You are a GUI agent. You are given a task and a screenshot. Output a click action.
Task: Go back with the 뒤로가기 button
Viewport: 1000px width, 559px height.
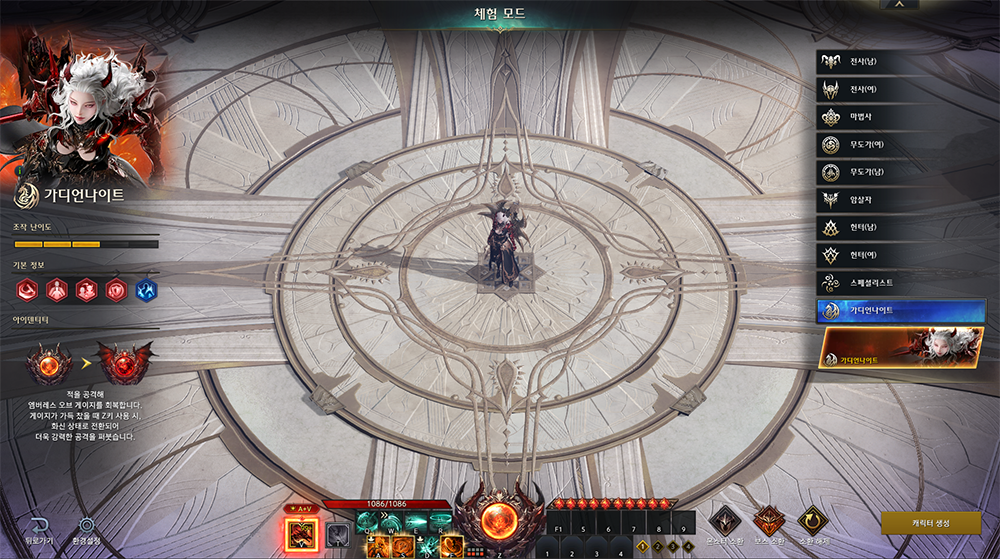(38, 530)
